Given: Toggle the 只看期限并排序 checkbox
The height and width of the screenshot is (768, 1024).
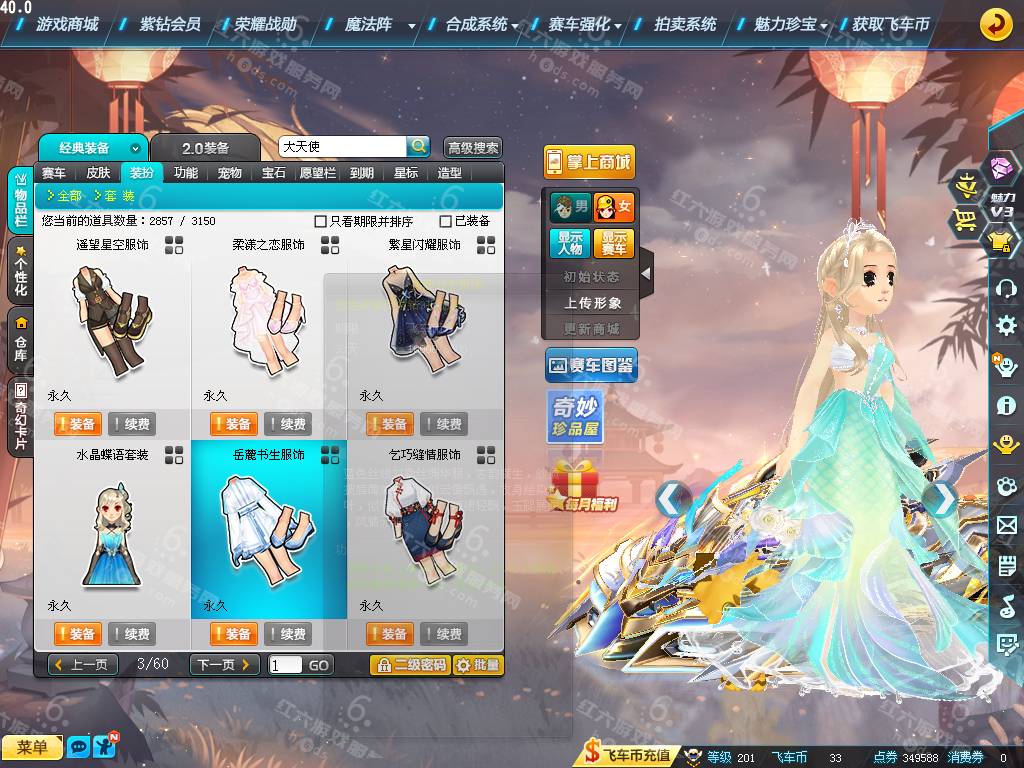Looking at the screenshot, I should (x=321, y=221).
